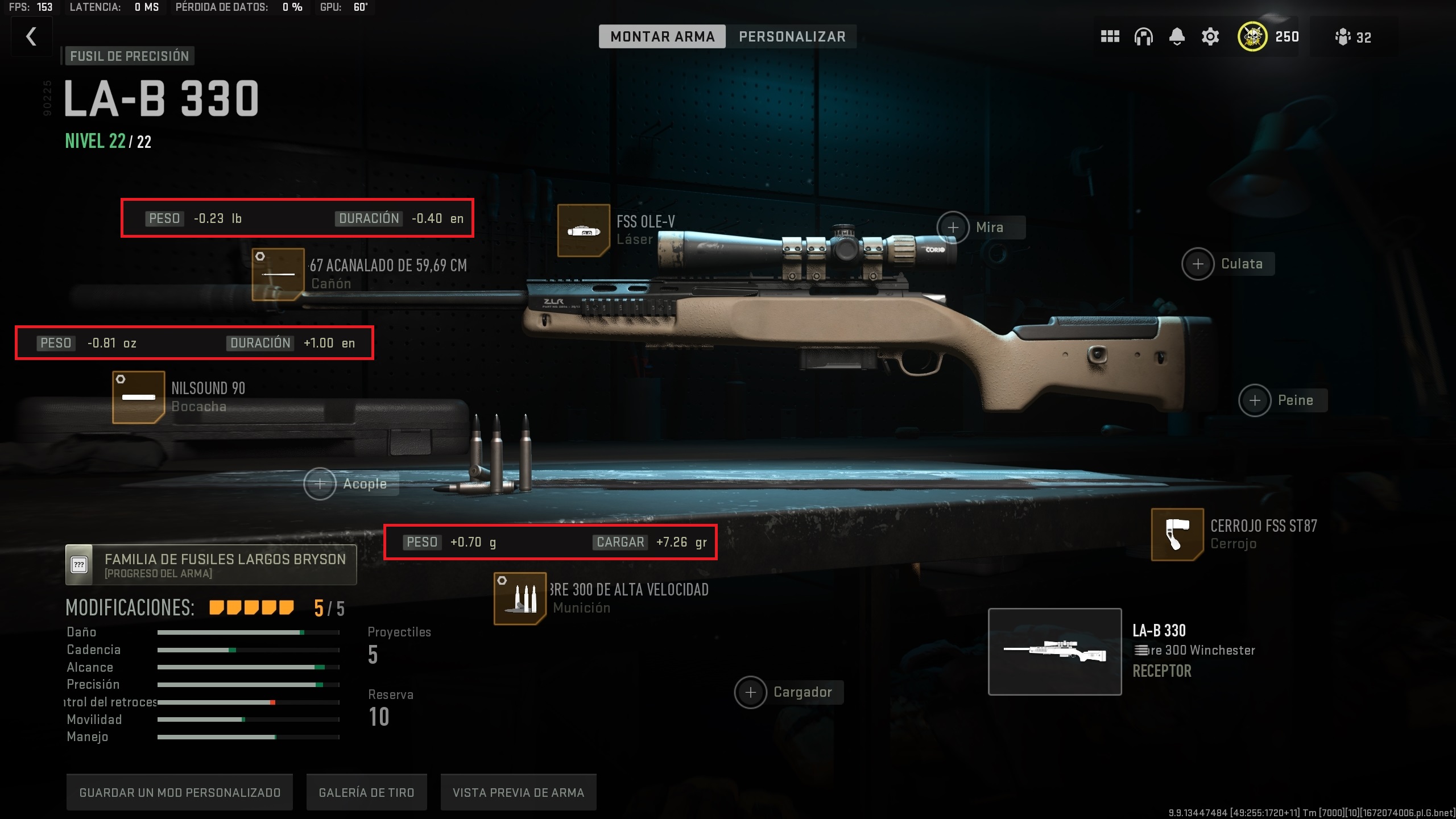Add an Acople underbarrel attachment
This screenshot has width=1456, height=819.
click(x=320, y=484)
